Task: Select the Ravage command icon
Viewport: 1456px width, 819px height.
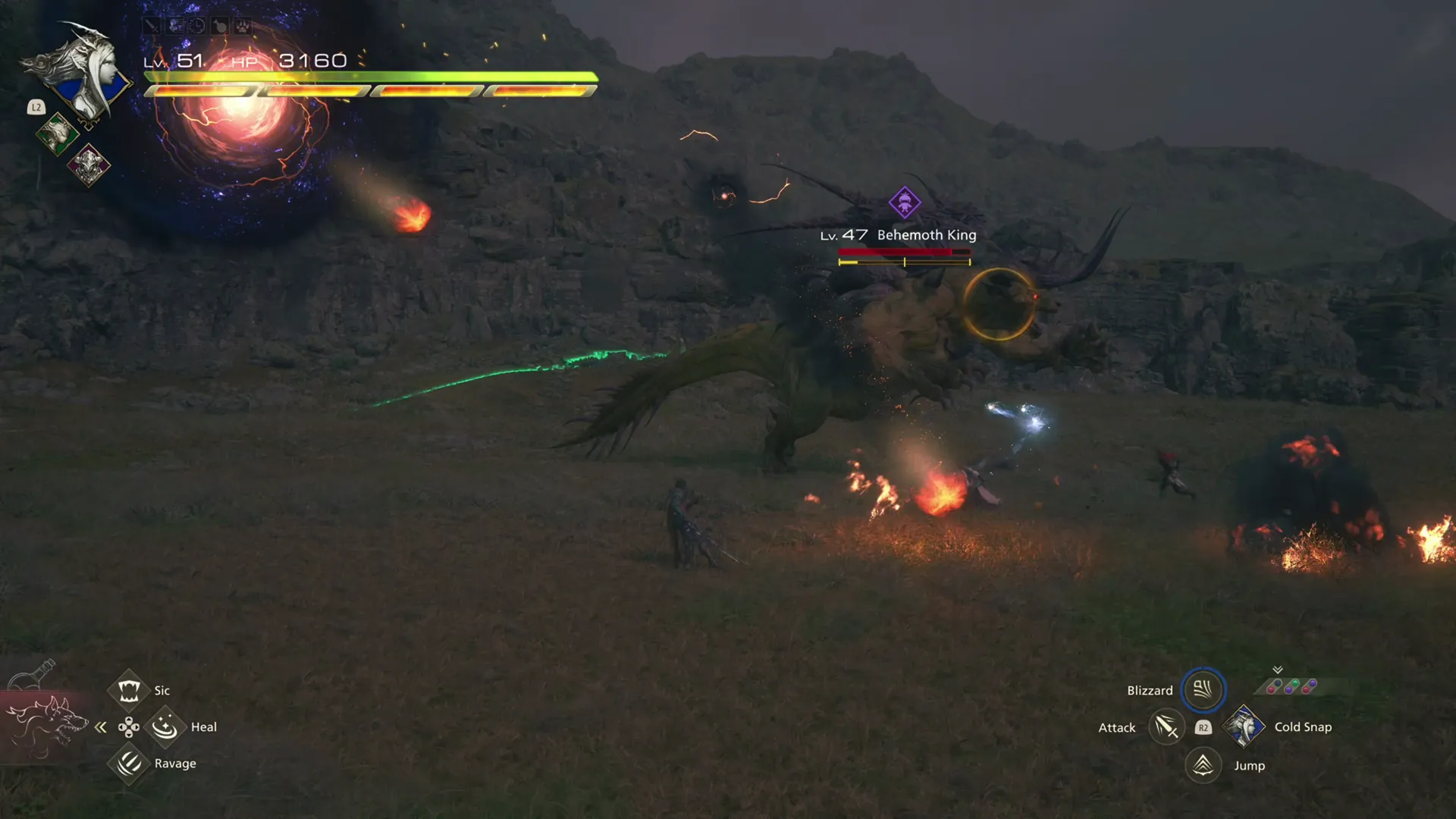Action: (129, 764)
